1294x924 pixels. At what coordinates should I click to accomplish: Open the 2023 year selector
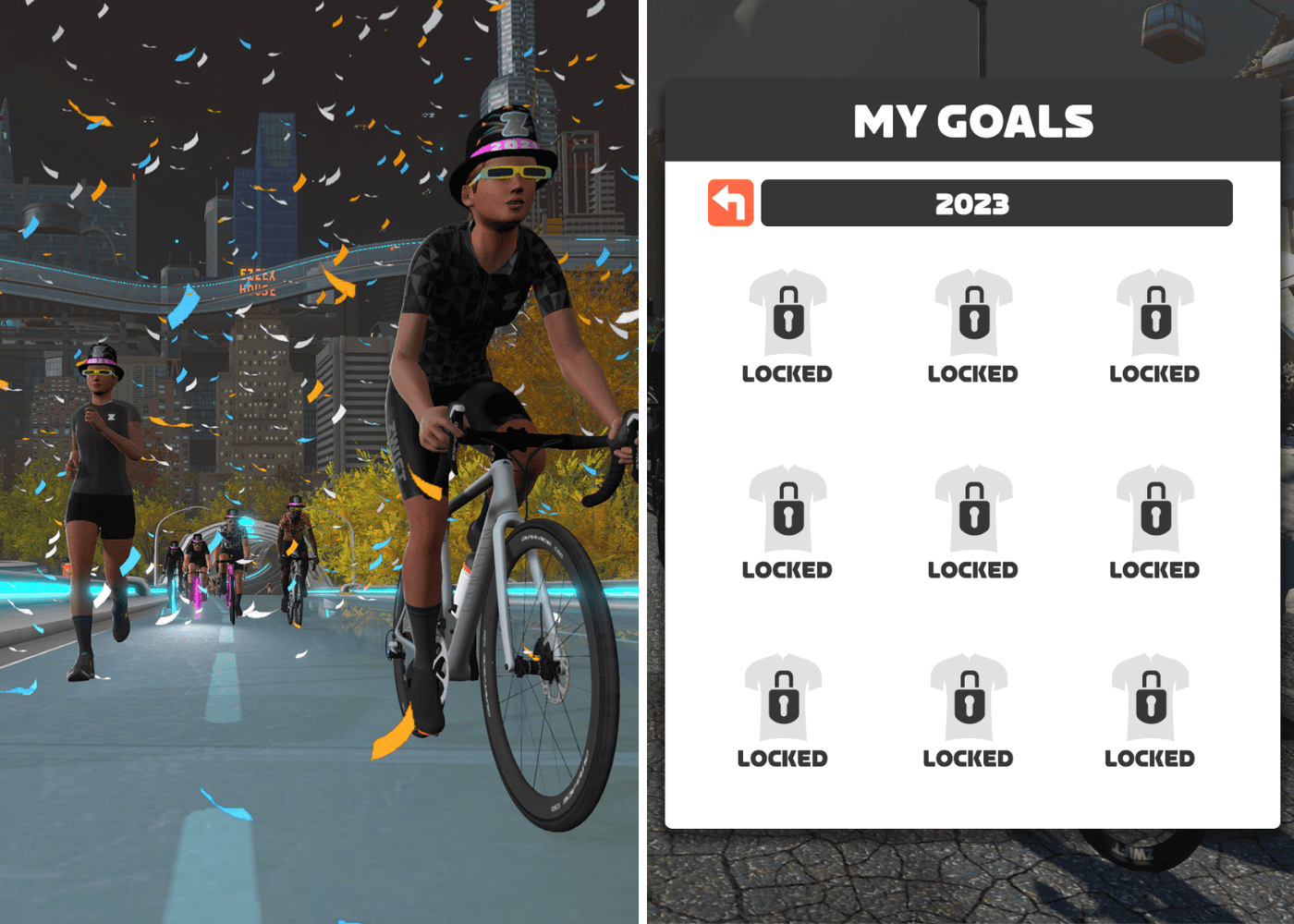pos(996,202)
